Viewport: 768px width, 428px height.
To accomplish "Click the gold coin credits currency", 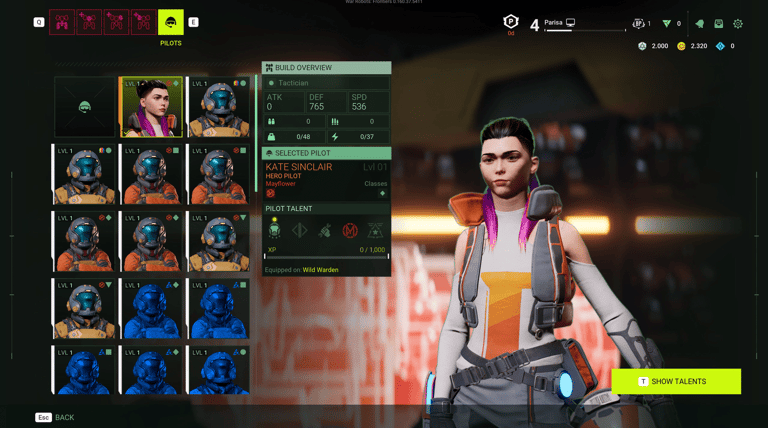I will coord(681,46).
